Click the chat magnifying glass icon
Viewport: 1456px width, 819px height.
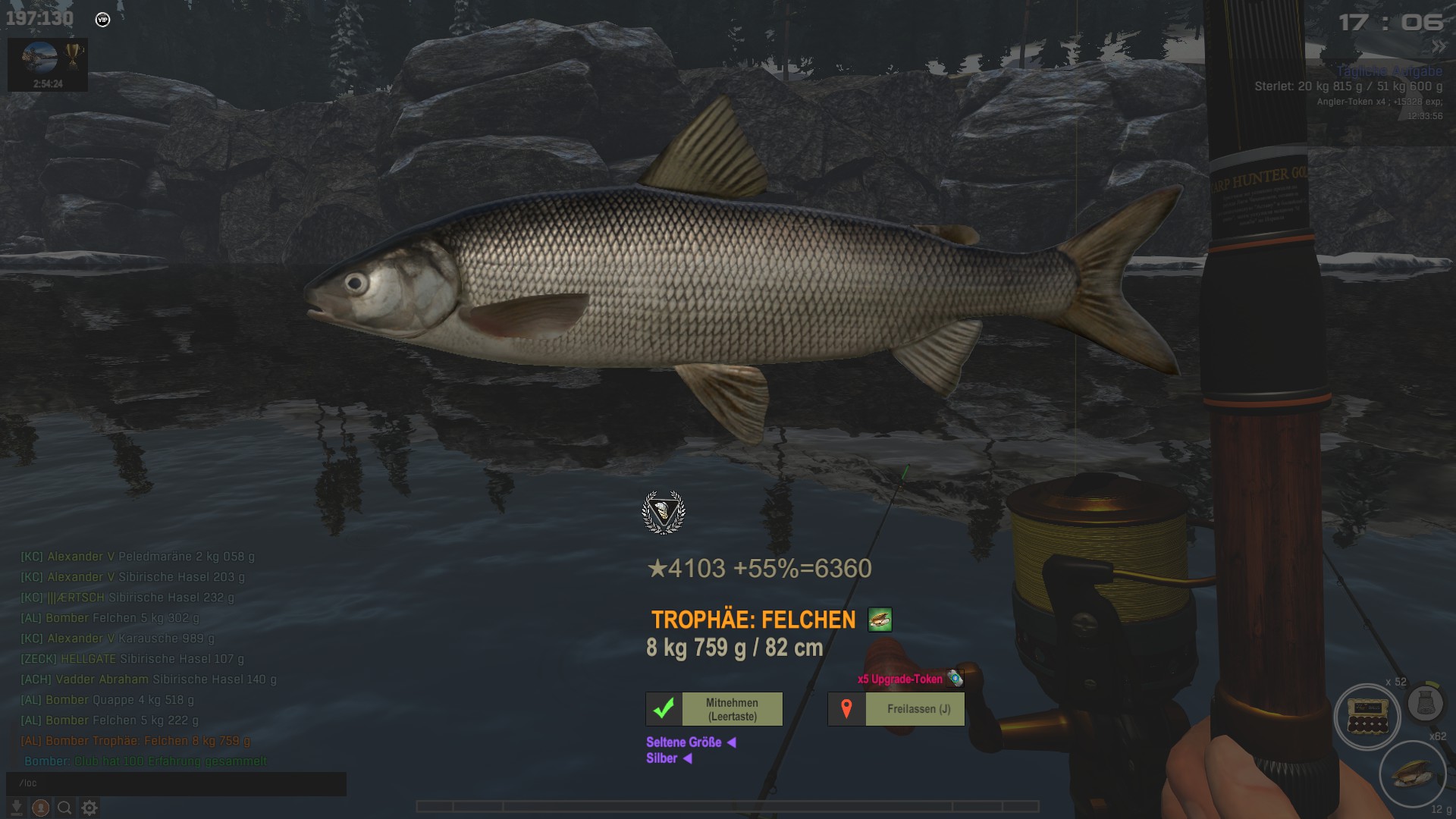[65, 808]
